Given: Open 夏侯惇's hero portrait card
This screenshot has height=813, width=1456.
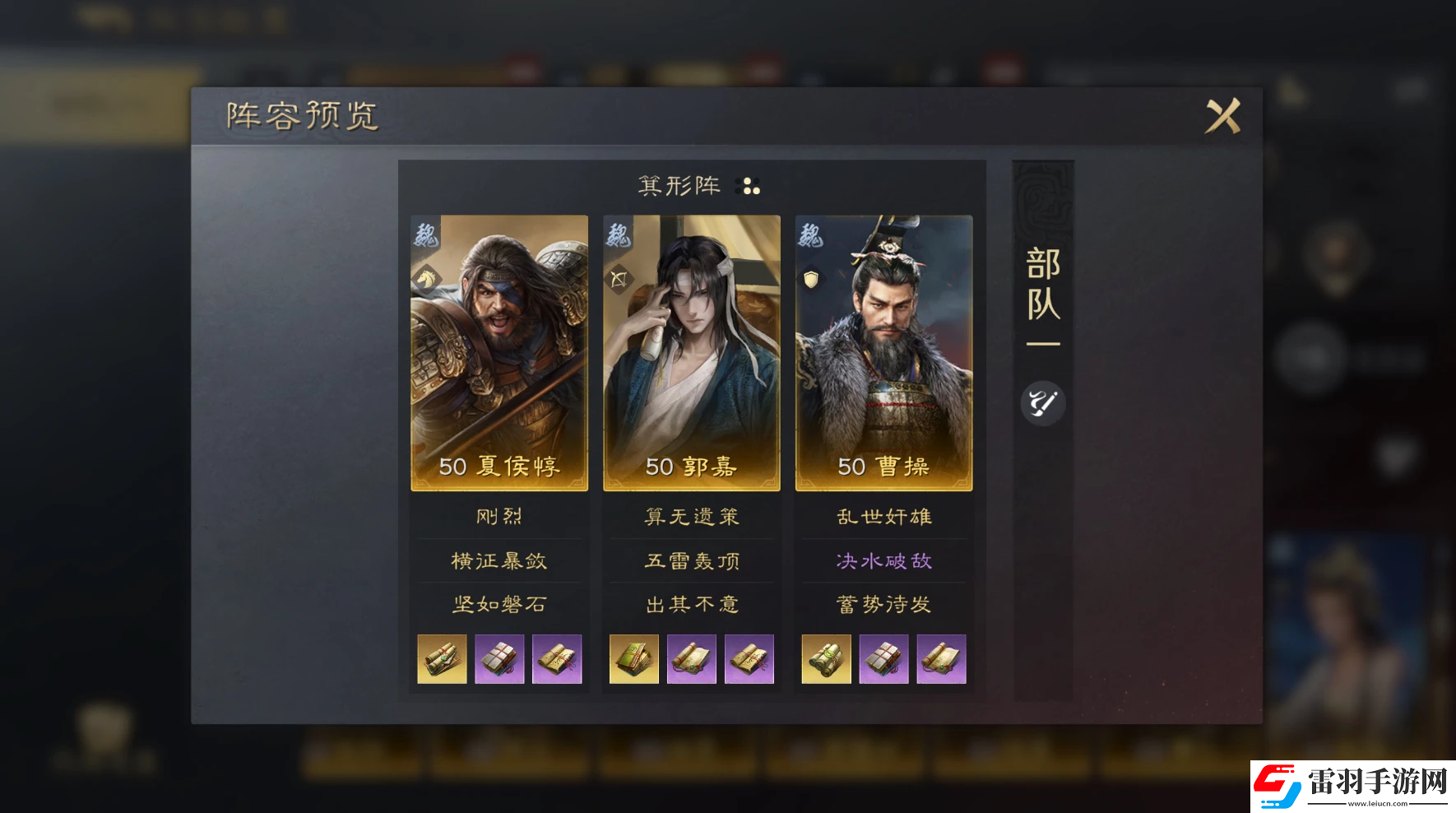Looking at the screenshot, I should click(498, 346).
